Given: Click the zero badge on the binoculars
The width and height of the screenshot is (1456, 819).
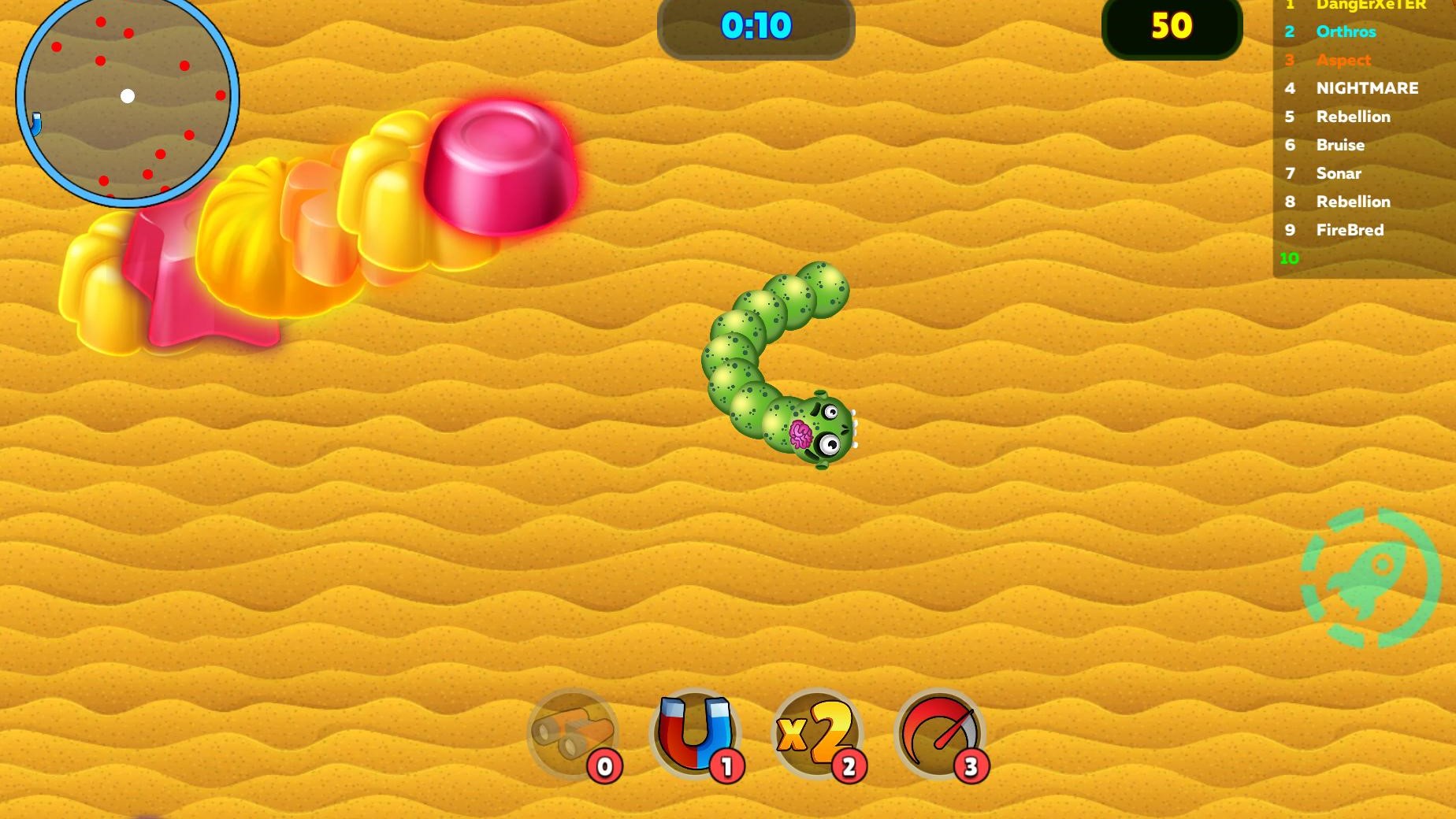Looking at the screenshot, I should [x=604, y=764].
